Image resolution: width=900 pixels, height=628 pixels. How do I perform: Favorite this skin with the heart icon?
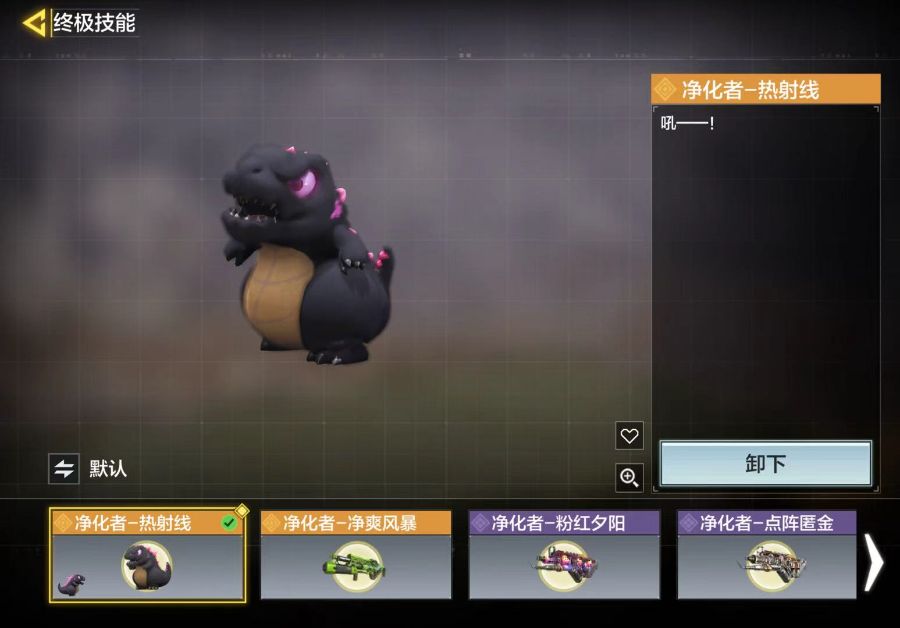(629, 436)
